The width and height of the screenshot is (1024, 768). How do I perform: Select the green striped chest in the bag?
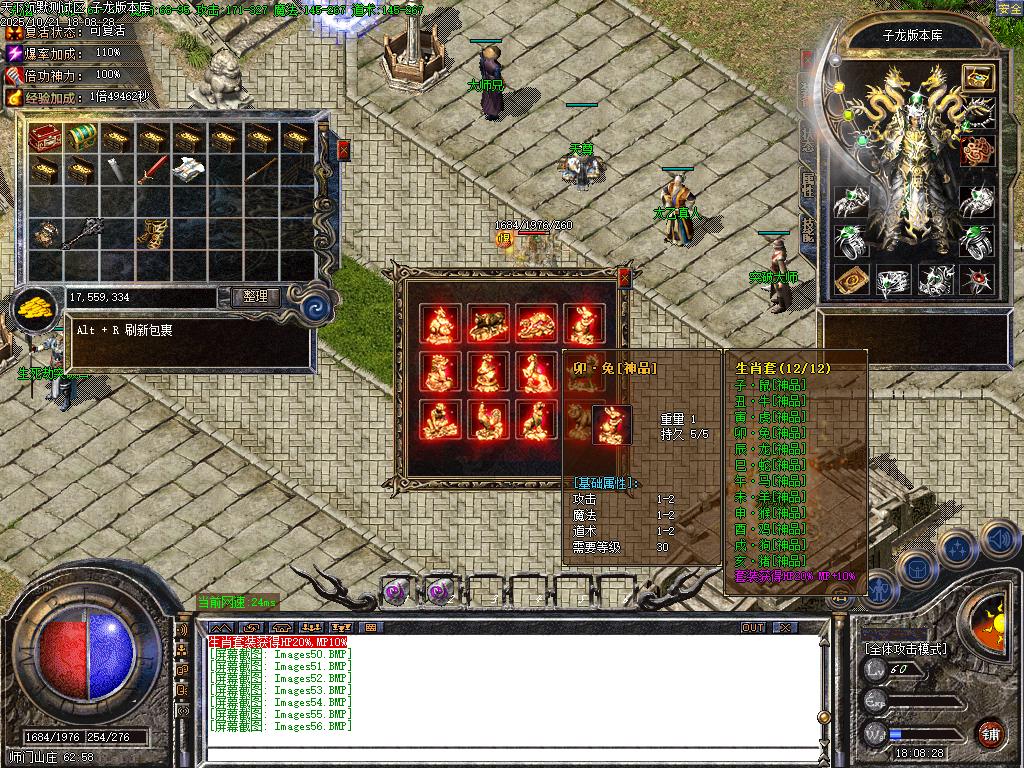81,138
